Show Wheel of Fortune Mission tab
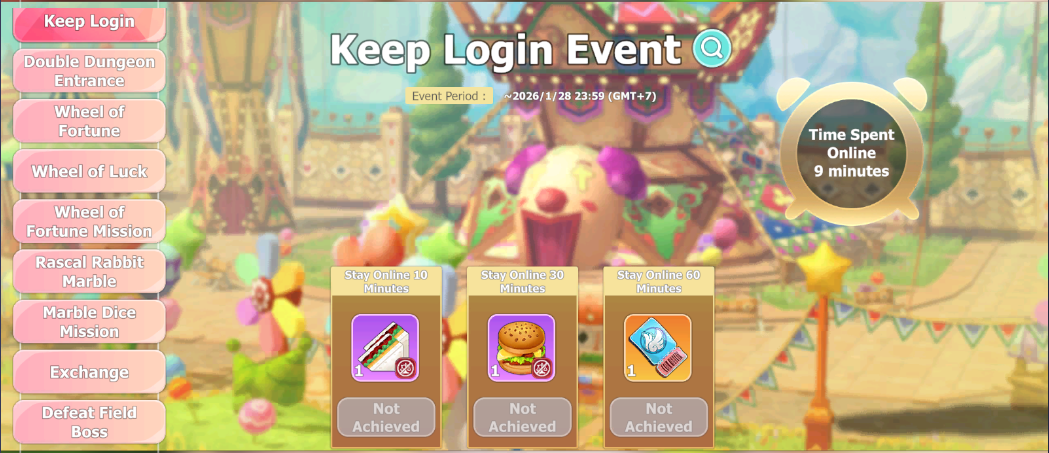 89,221
